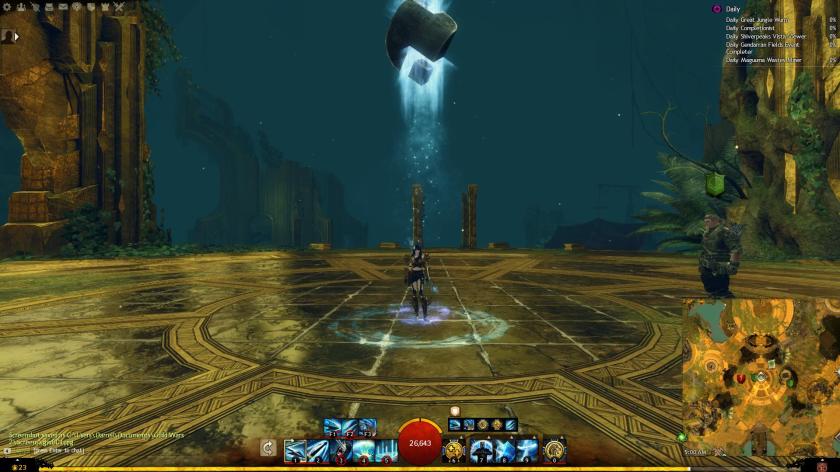Screen dimensions: 840x472
Task: Select Daily Silverpeaks Vista Viewer objective
Action: [766, 36]
